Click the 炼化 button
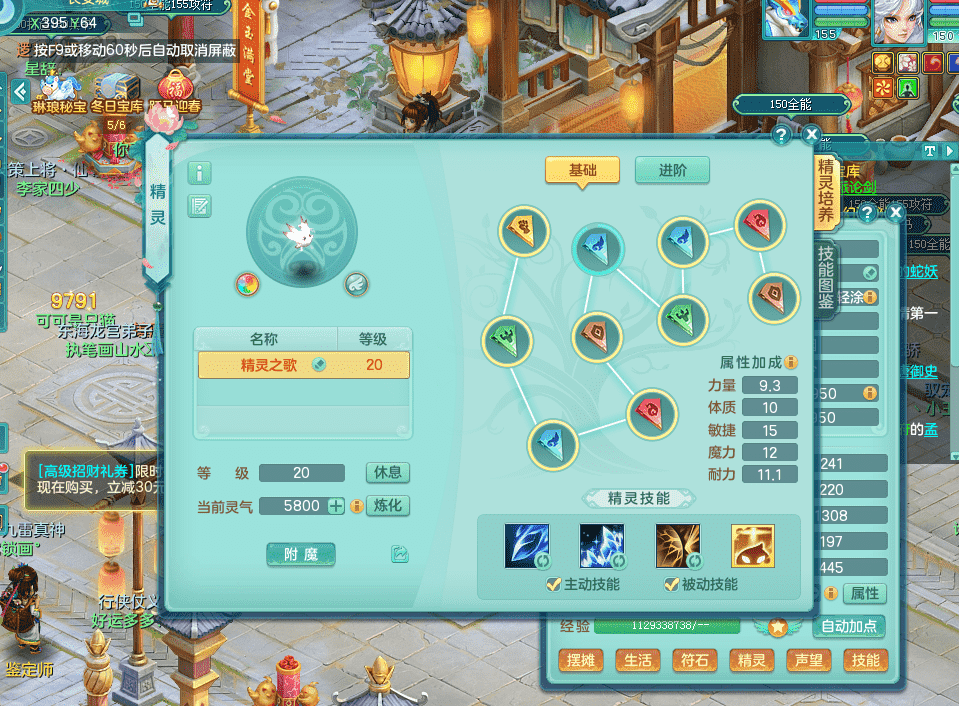The image size is (959, 706). [388, 506]
